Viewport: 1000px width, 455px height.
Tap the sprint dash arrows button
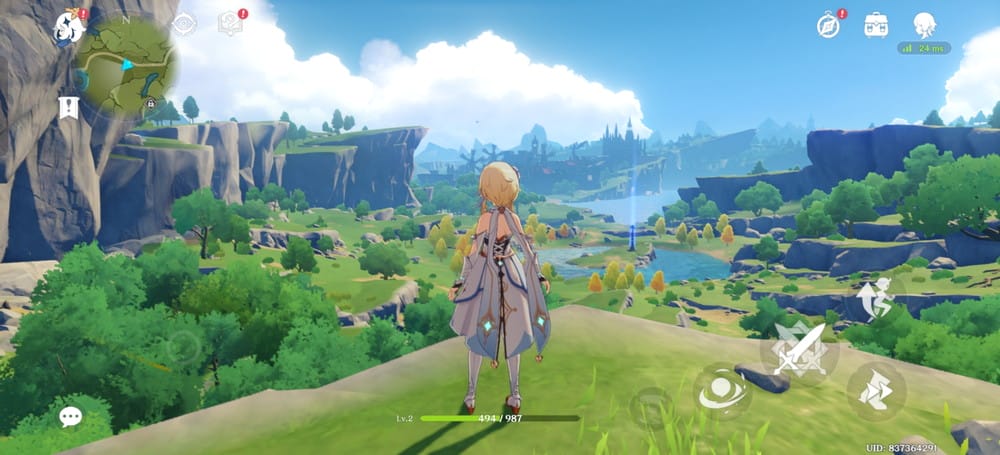pos(876,389)
